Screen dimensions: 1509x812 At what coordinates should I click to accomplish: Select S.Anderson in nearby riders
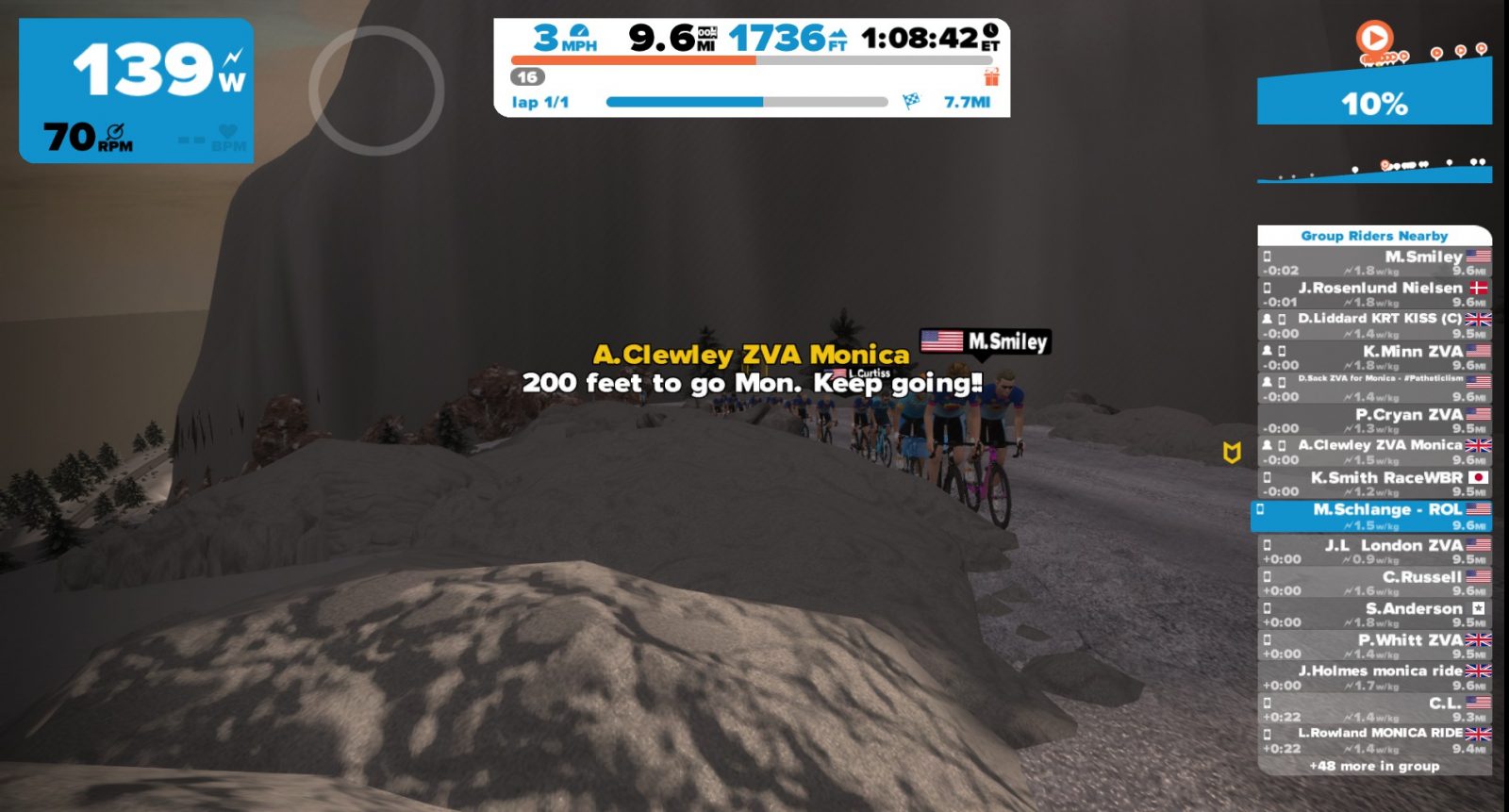click(1374, 615)
